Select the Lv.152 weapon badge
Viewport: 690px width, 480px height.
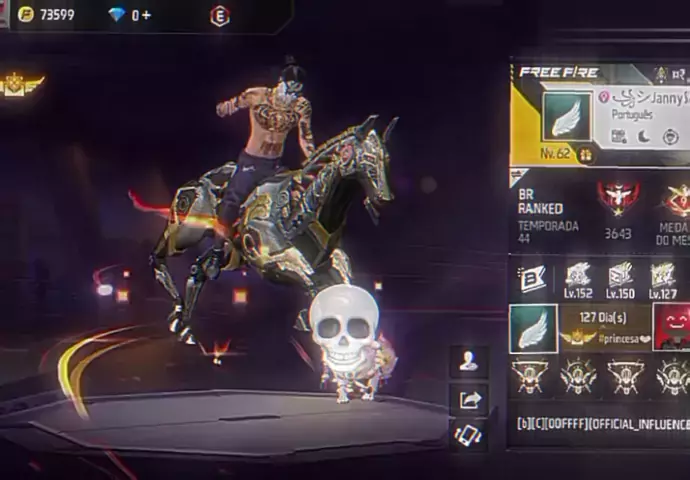coord(577,280)
